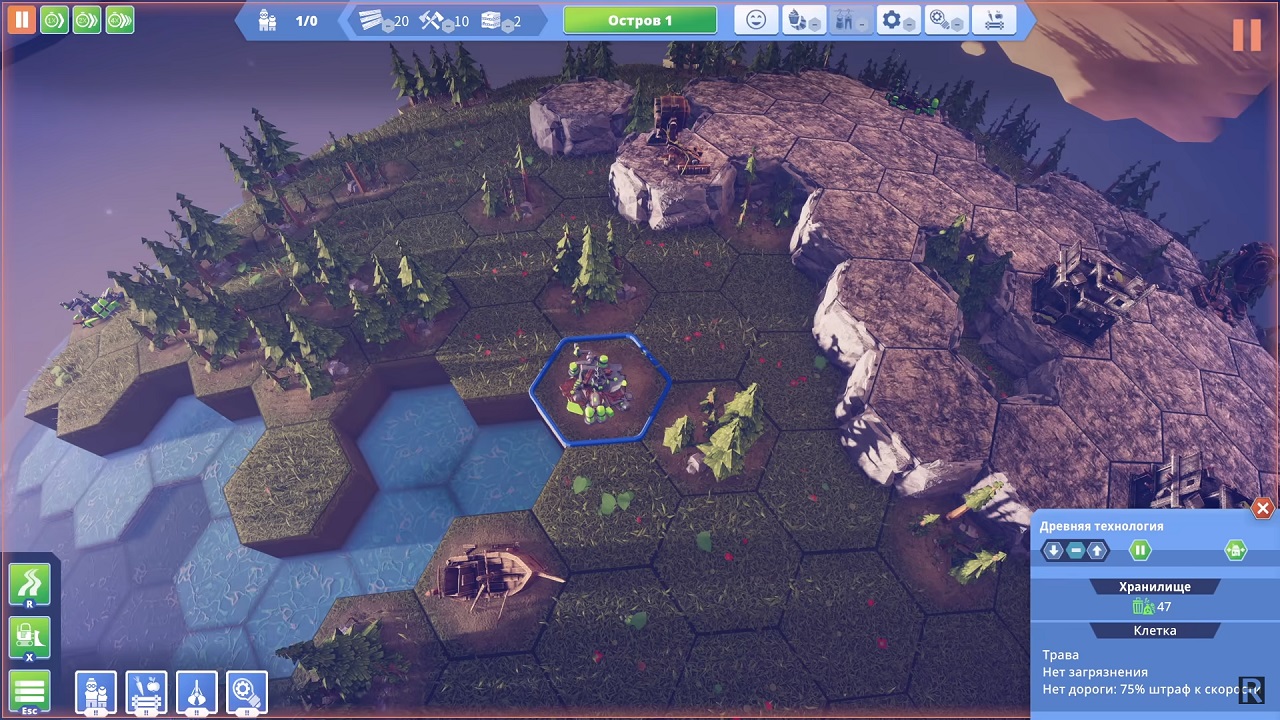This screenshot has width=1280, height=720.
Task: Select the medium game speed button
Action: point(87,19)
